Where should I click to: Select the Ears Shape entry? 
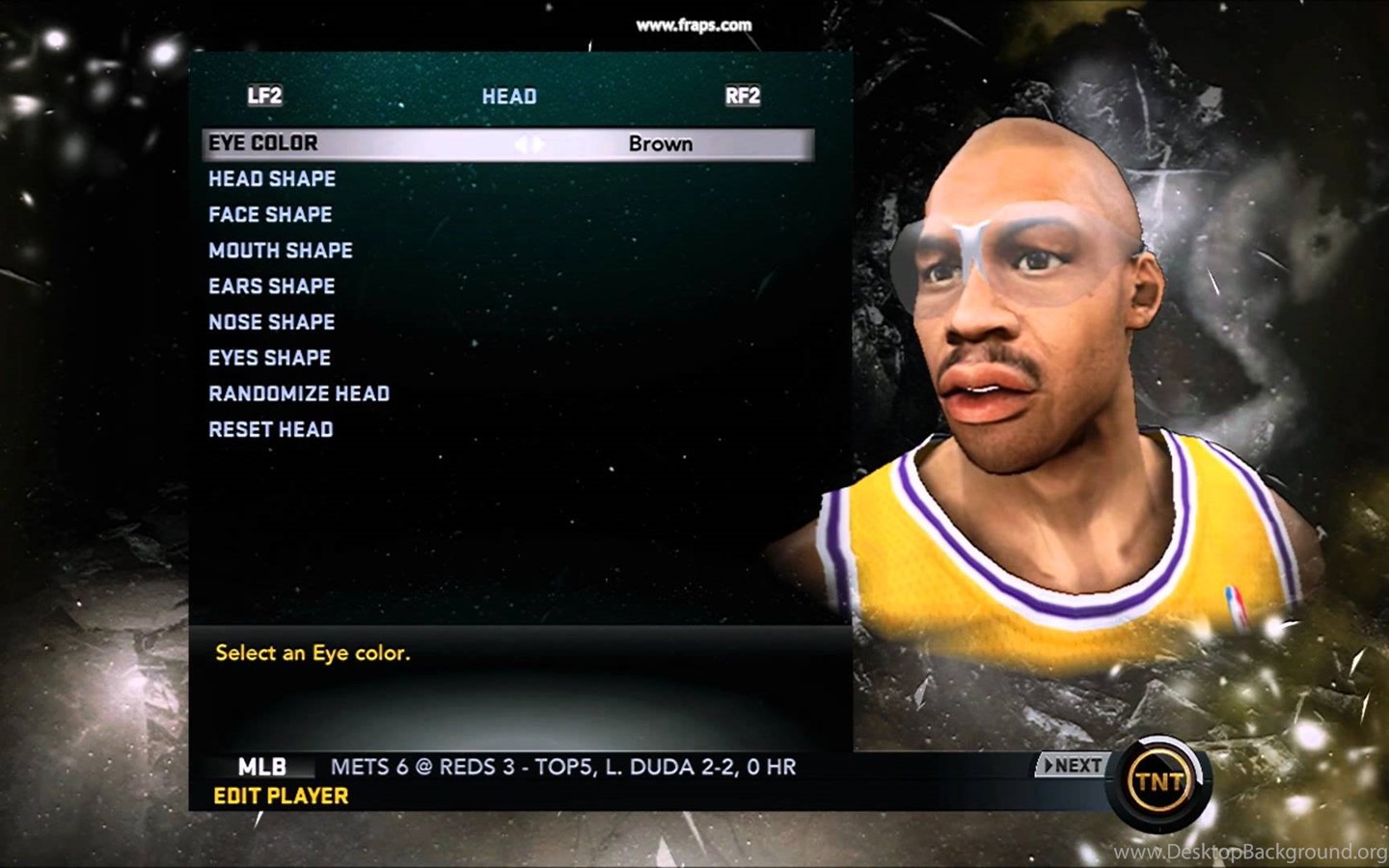(x=272, y=286)
